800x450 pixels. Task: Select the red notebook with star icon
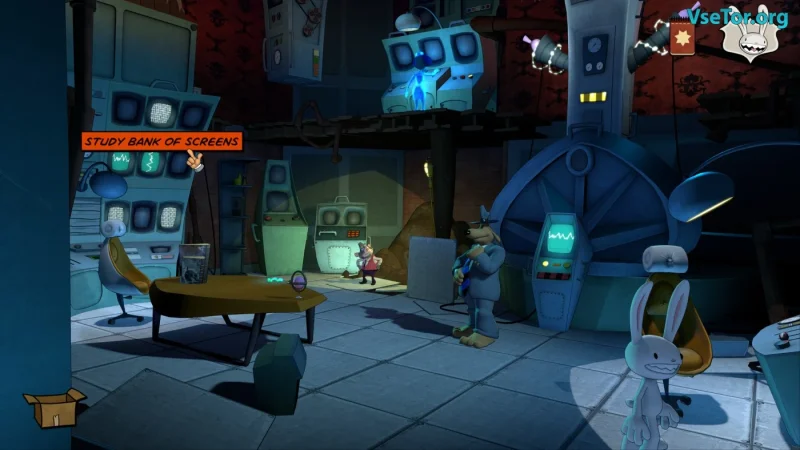[x=684, y=38]
